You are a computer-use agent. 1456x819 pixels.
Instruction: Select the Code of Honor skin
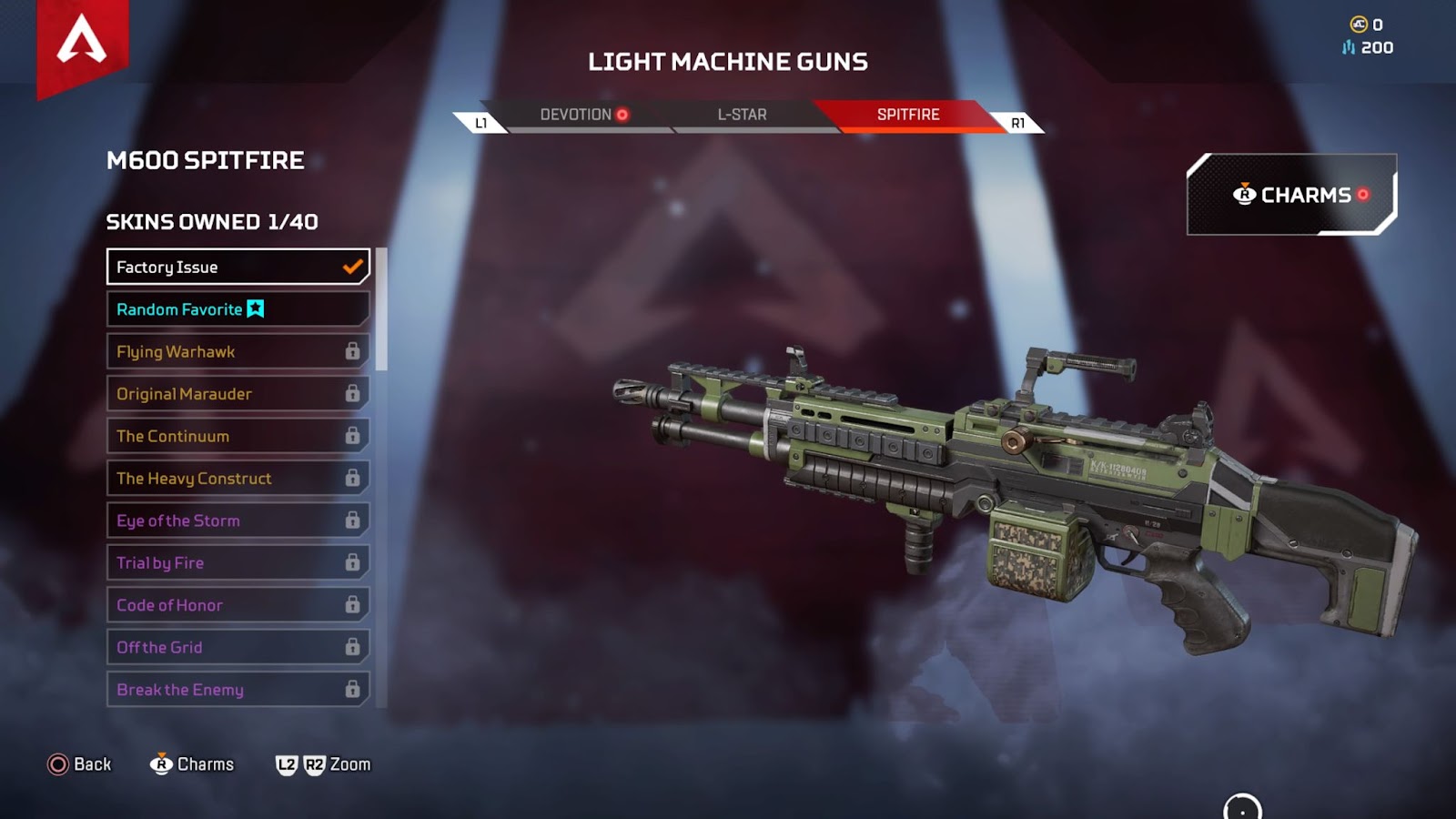coord(238,605)
